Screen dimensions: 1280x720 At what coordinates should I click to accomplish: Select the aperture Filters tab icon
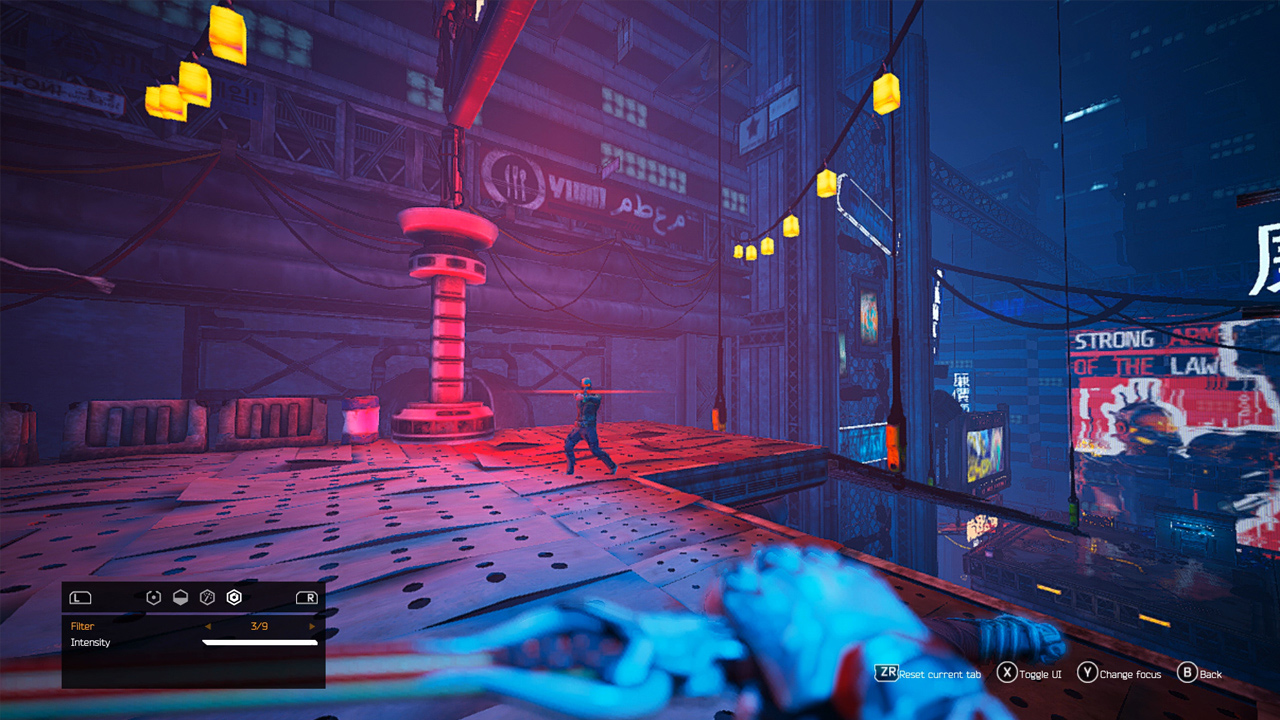[233, 597]
